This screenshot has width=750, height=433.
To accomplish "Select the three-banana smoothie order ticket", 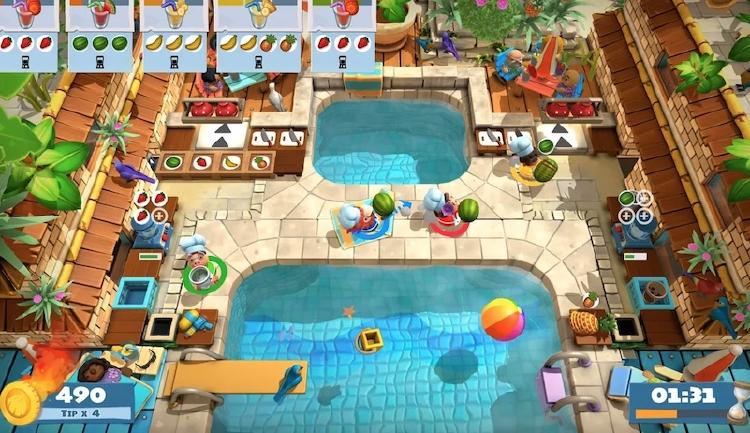I will tap(173, 35).
